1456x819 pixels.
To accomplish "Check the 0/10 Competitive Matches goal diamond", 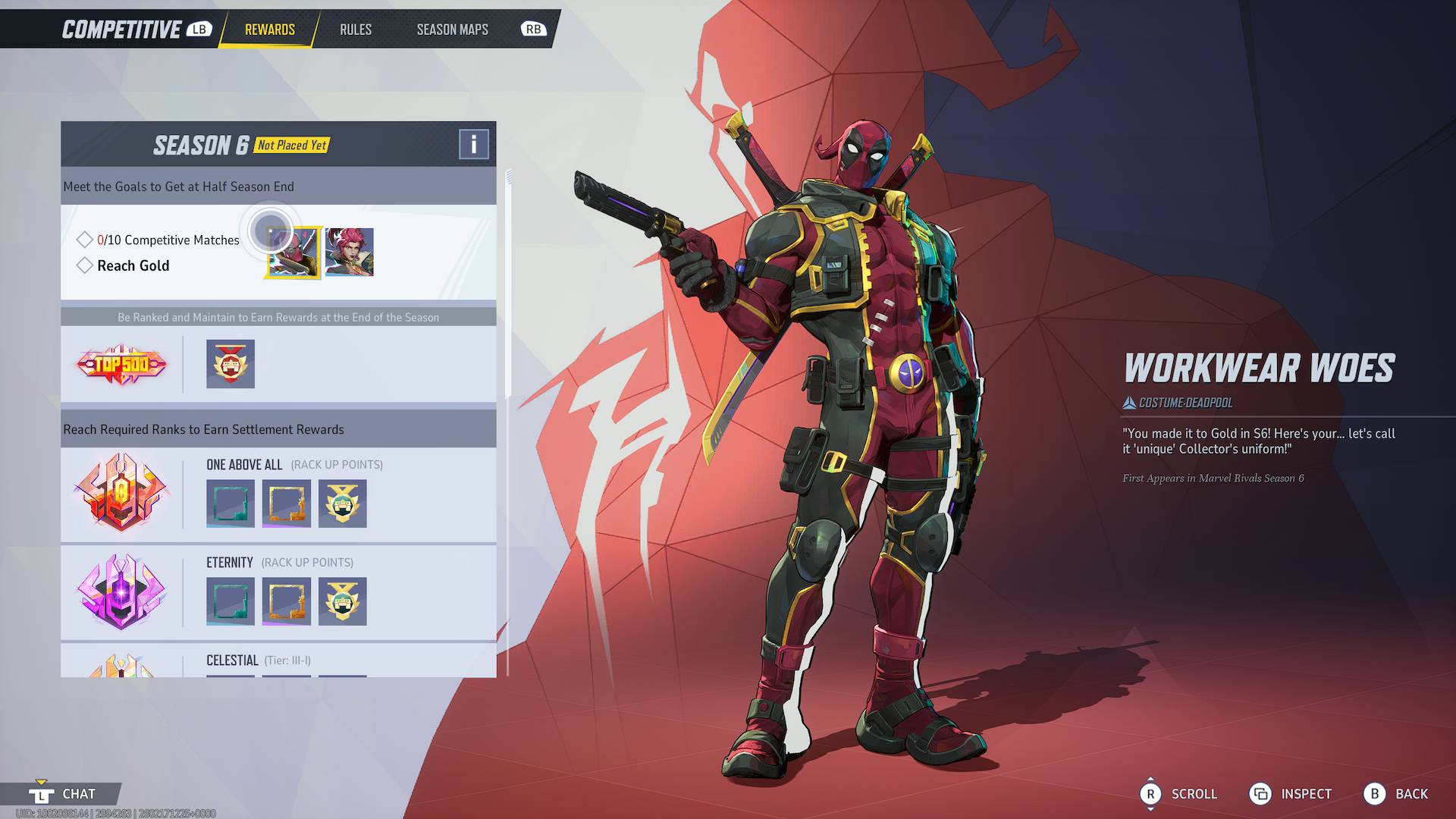I will (x=85, y=239).
